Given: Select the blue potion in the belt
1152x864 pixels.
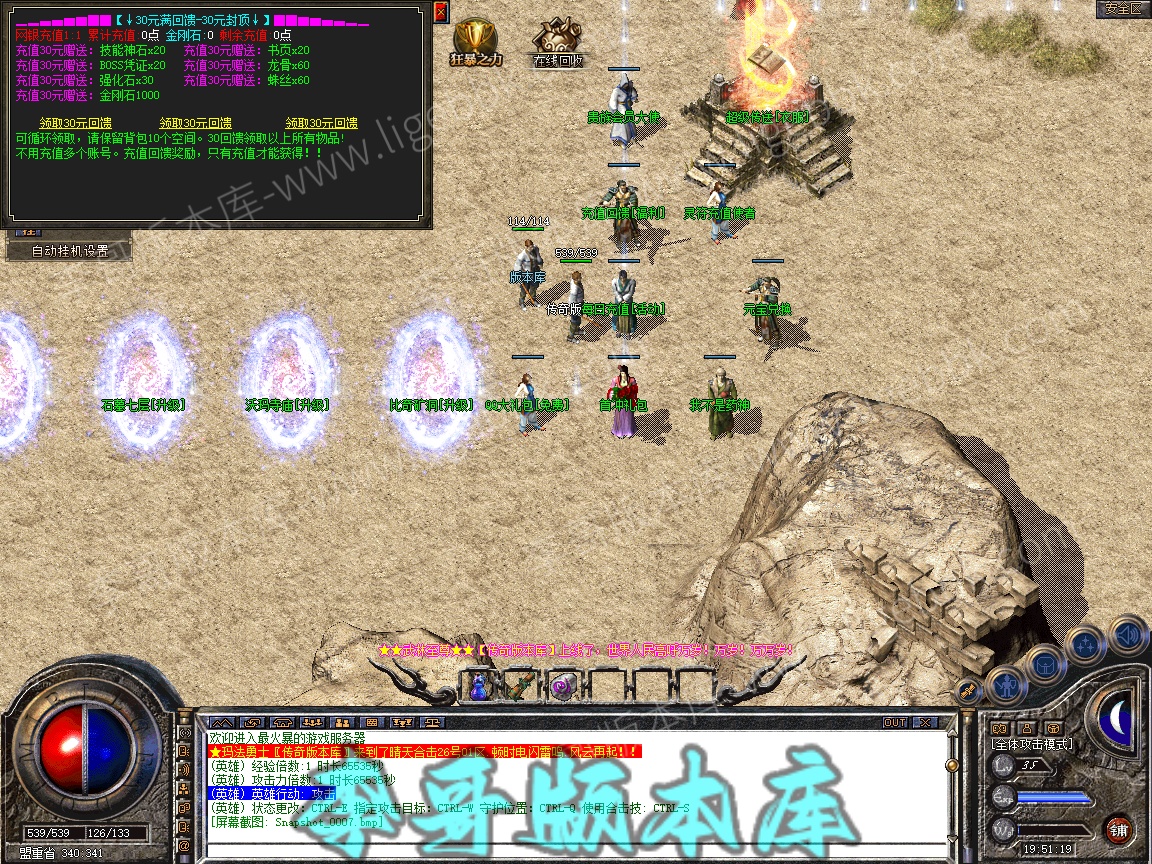Looking at the screenshot, I should click(479, 686).
